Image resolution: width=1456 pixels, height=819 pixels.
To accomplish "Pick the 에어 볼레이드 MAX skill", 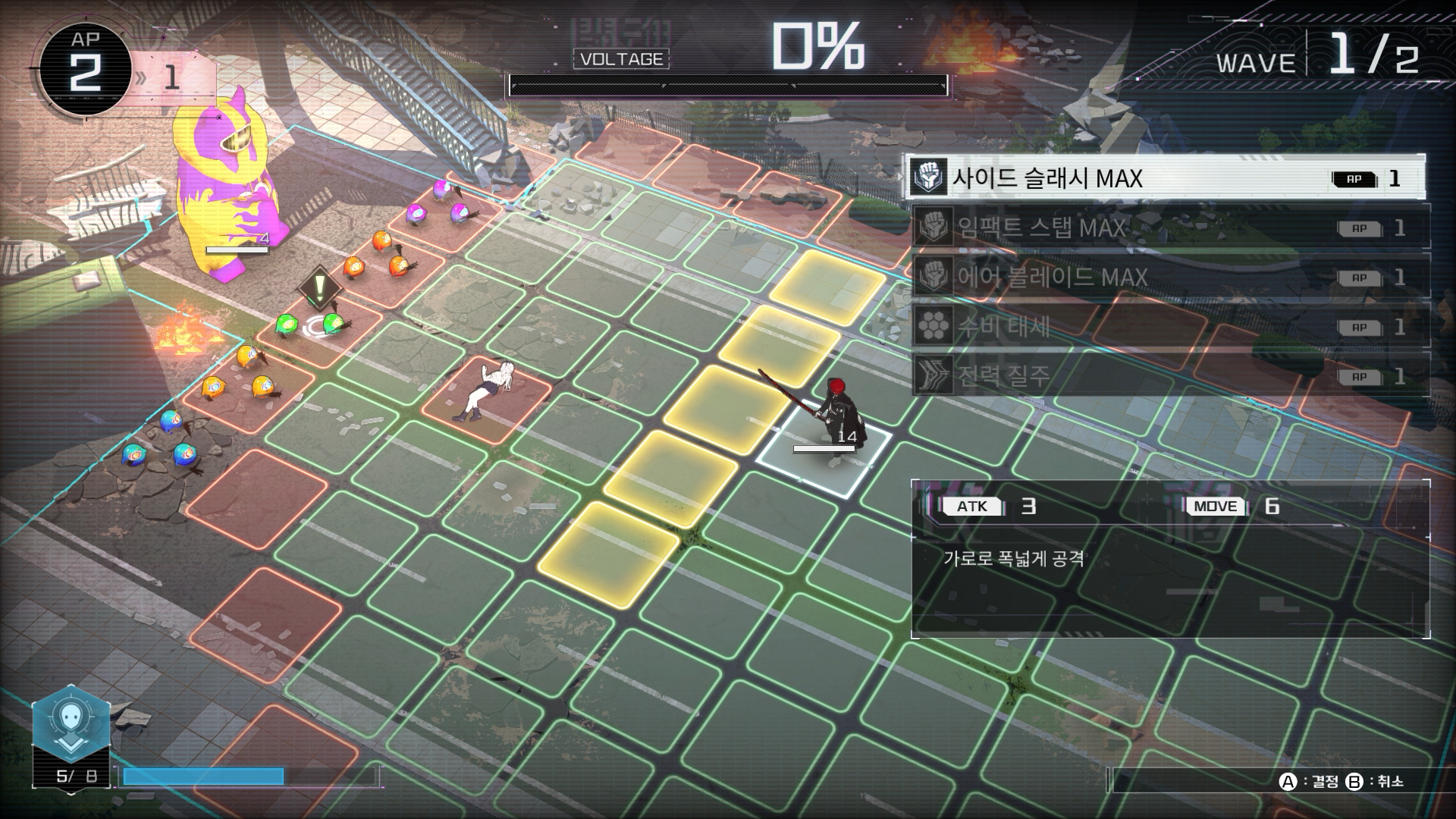I will point(1170,277).
